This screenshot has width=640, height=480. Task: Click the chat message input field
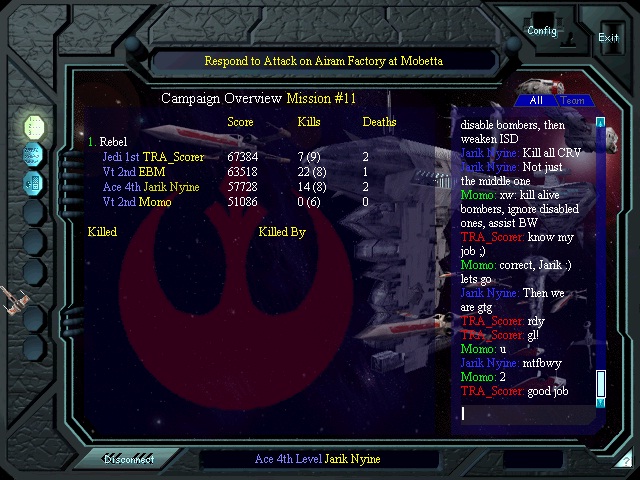coord(525,413)
